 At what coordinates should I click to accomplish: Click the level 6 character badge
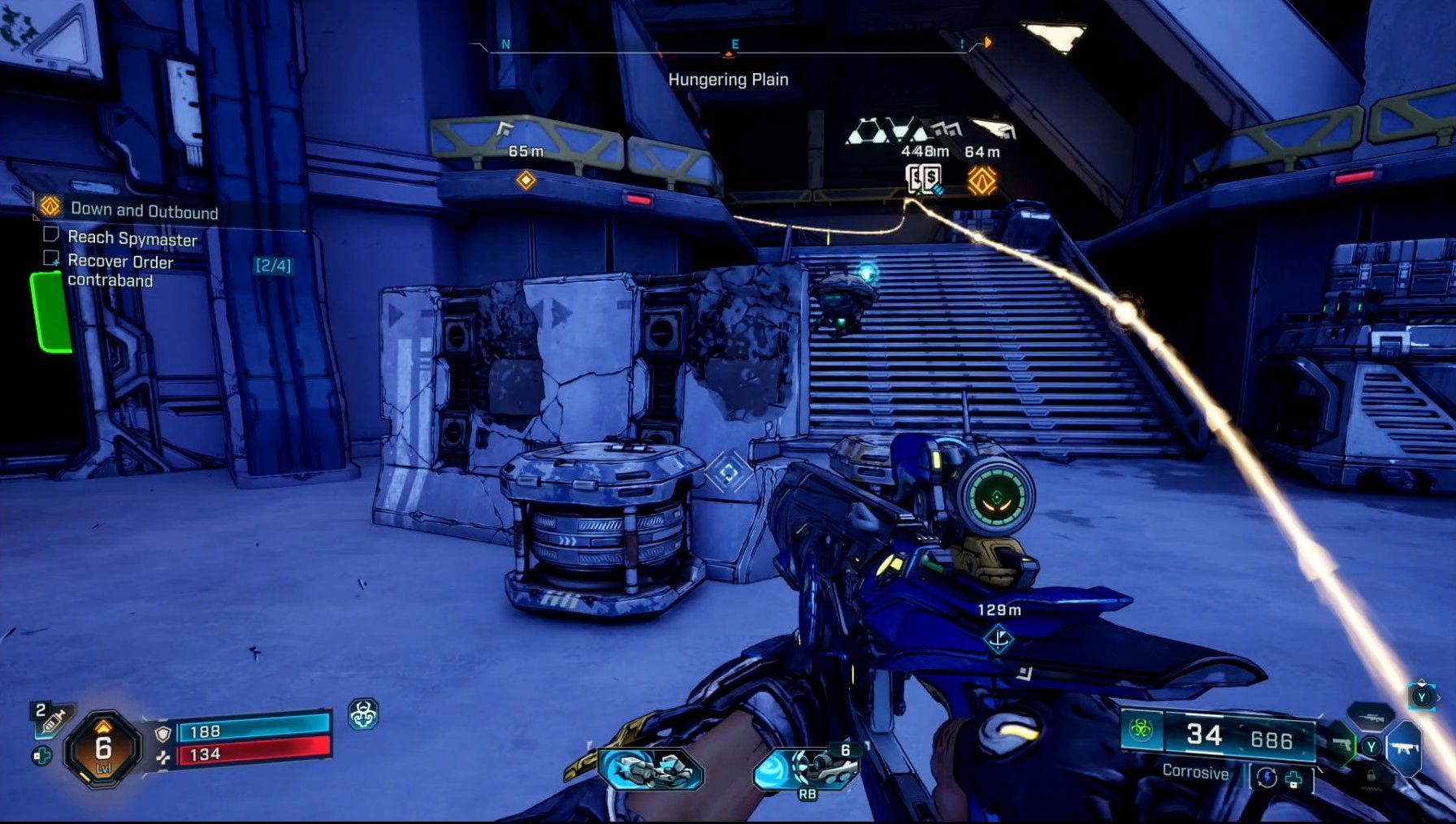(103, 748)
